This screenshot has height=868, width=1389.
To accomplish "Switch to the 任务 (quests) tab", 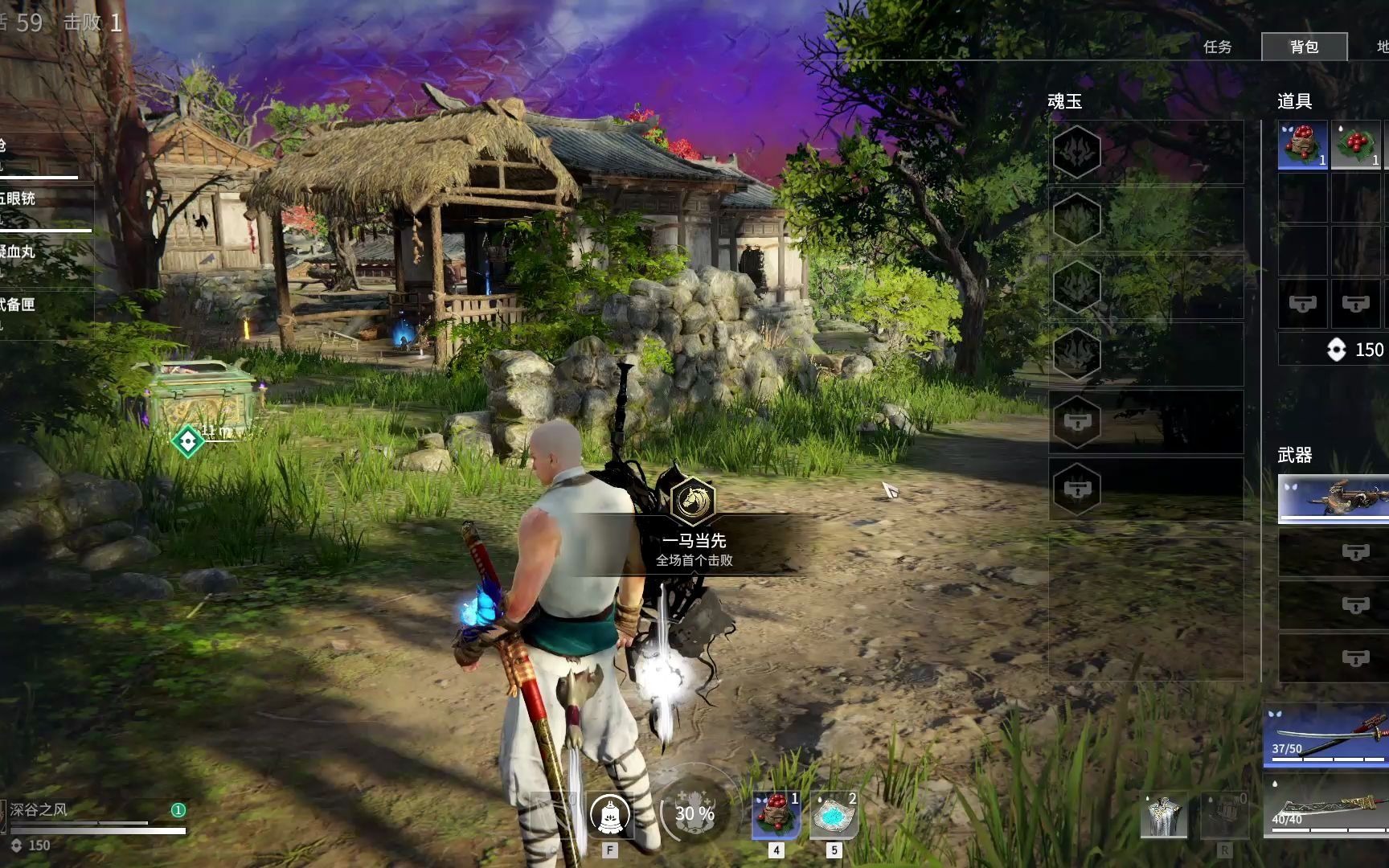I will click(1217, 47).
